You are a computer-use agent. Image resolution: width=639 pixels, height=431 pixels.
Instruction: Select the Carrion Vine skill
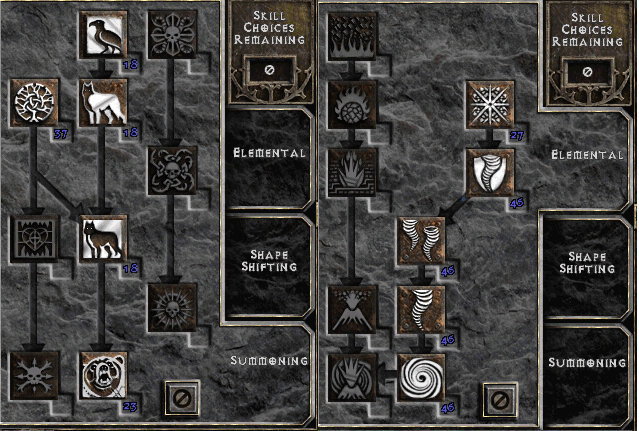click(171, 169)
